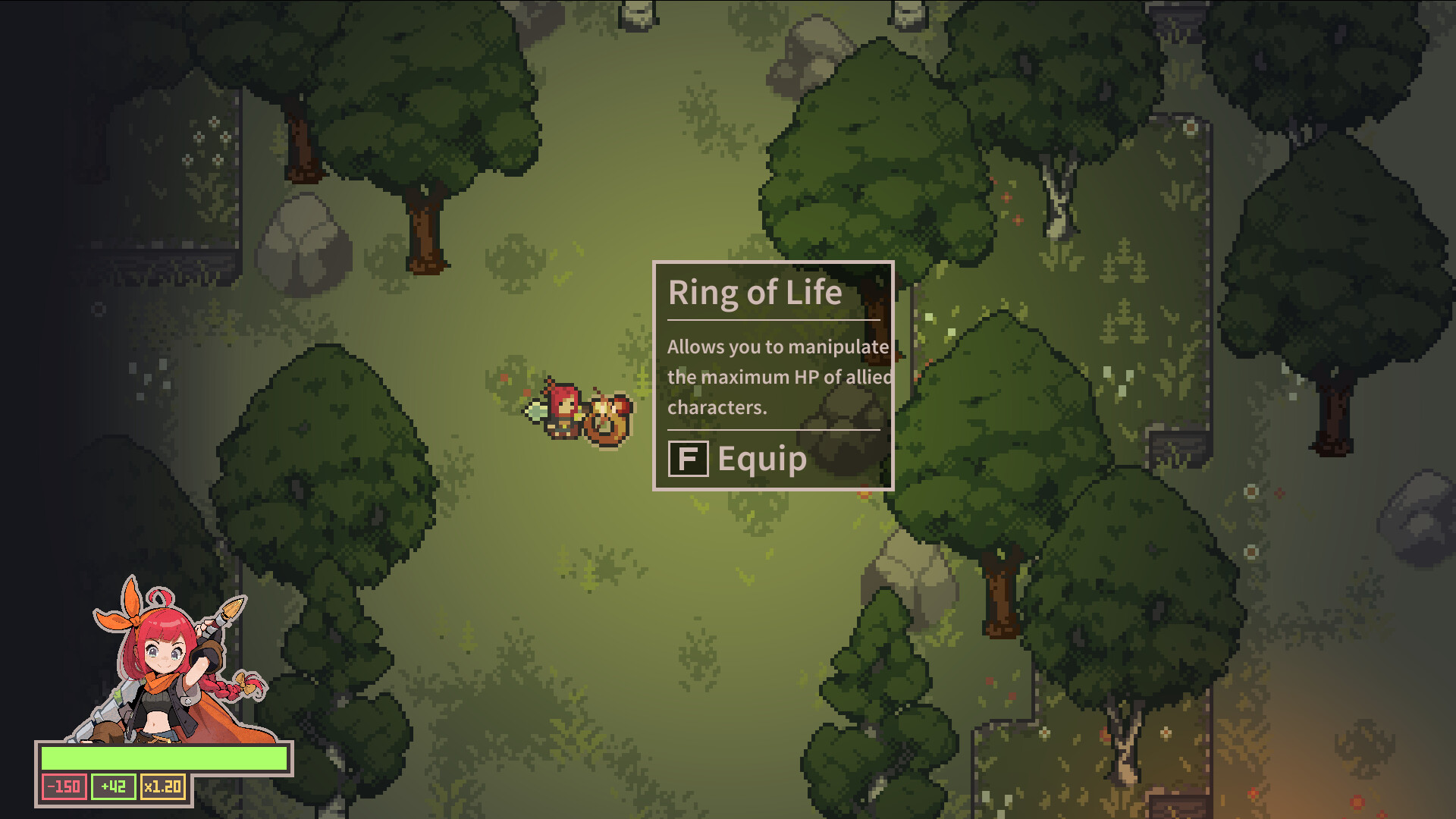Click the divider line above the Equip row
This screenshot has width=1456, height=819.
tap(772, 431)
